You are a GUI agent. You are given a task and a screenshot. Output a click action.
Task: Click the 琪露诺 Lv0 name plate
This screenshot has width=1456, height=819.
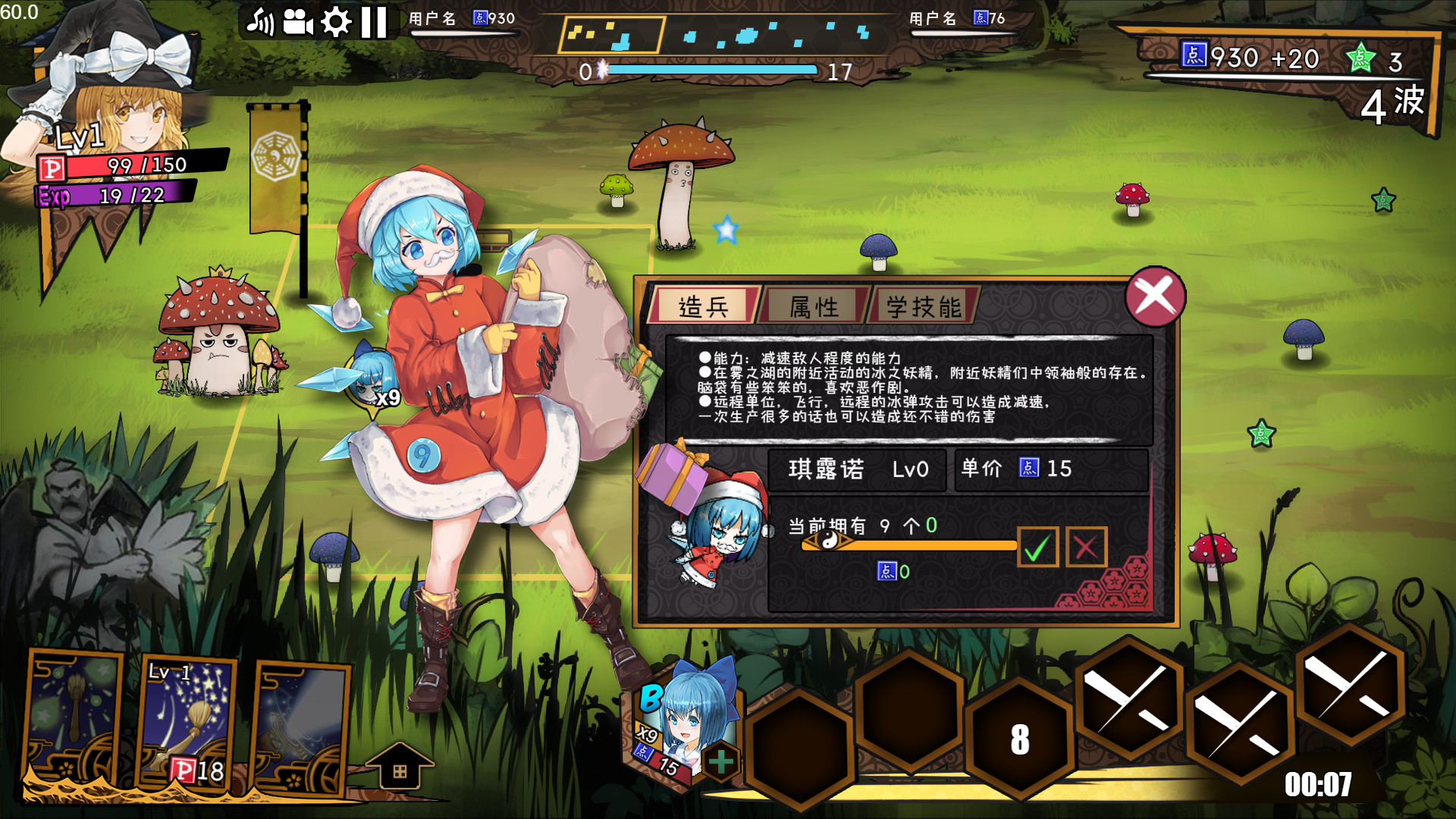[x=855, y=470]
